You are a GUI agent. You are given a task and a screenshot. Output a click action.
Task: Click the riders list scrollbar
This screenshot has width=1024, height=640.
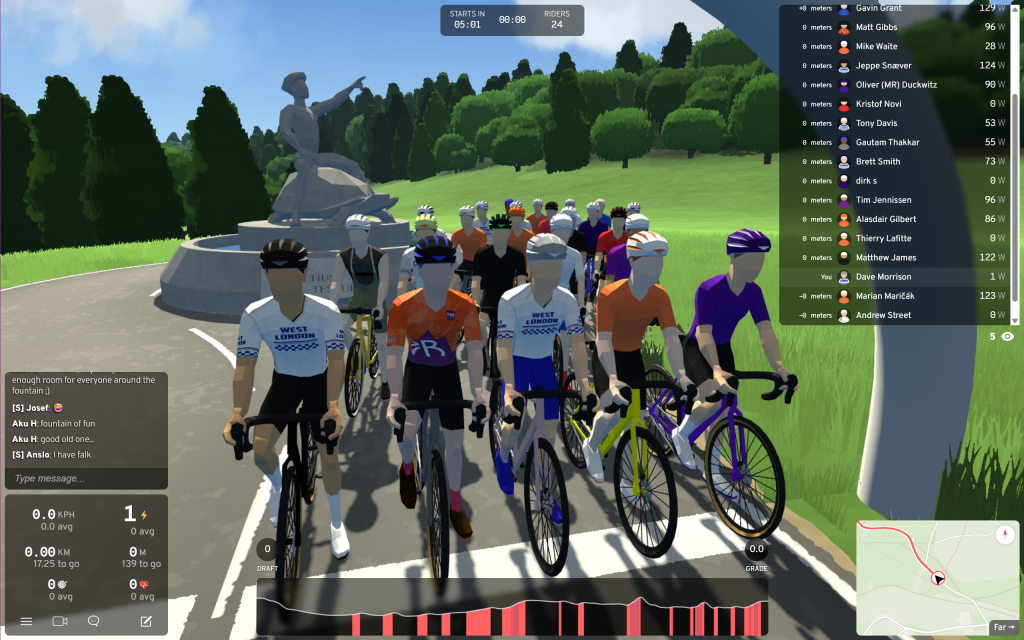[1016, 160]
